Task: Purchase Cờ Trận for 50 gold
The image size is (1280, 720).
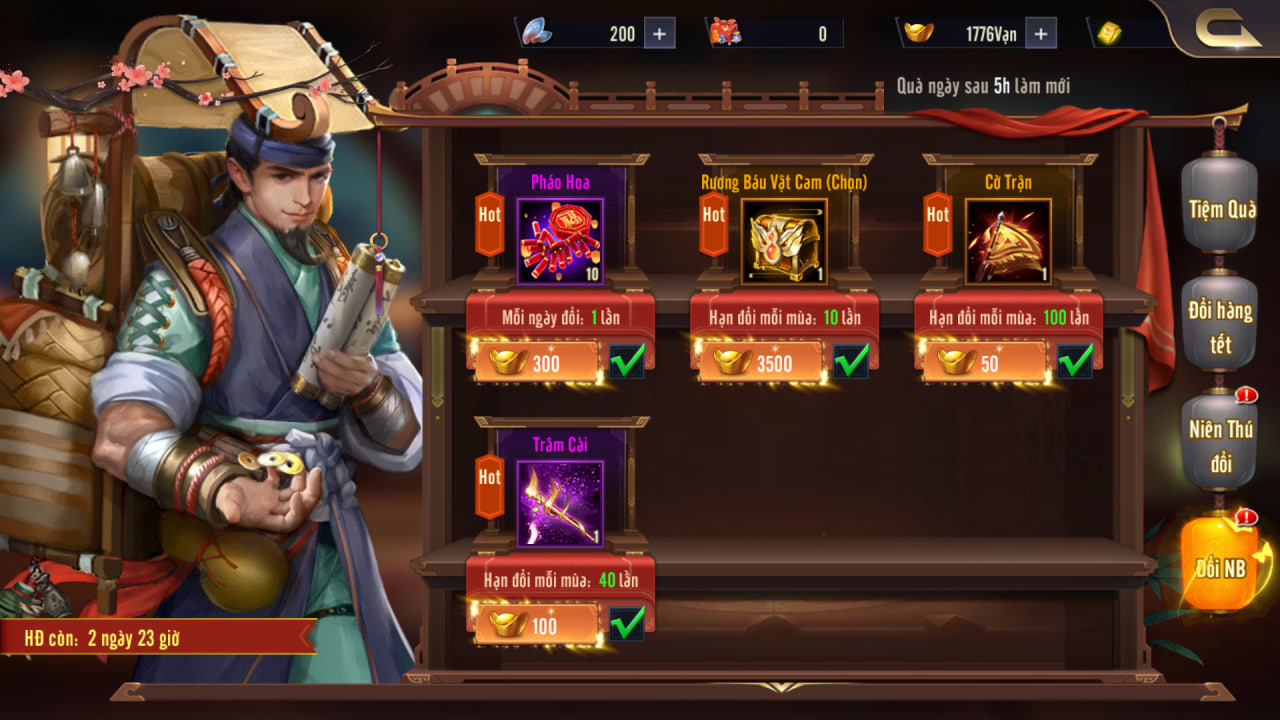Action: (984, 363)
